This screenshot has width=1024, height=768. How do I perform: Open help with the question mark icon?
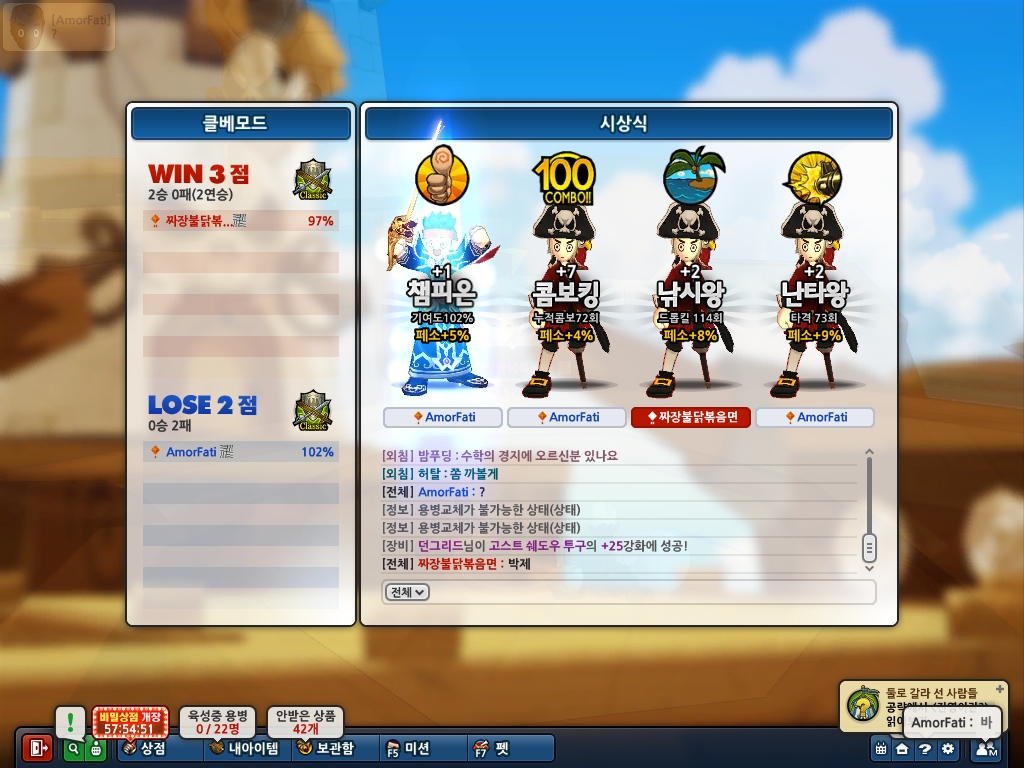point(925,748)
